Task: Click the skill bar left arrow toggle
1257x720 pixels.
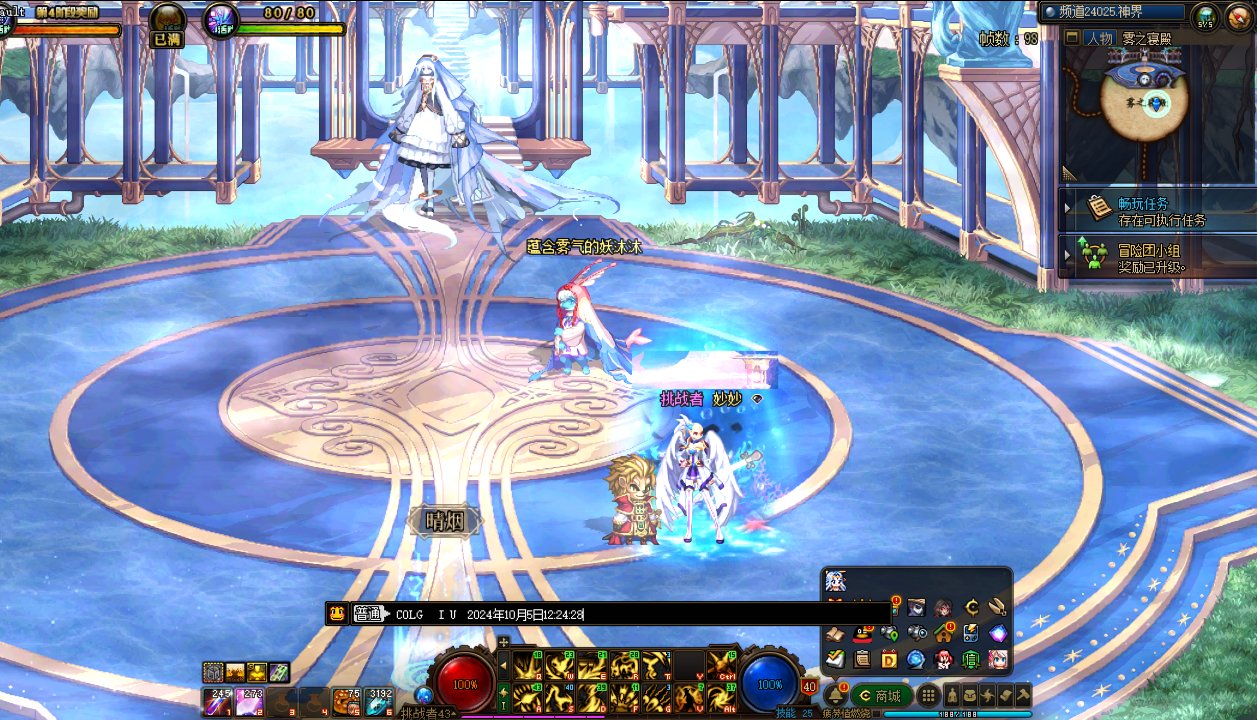Action: tap(503, 664)
